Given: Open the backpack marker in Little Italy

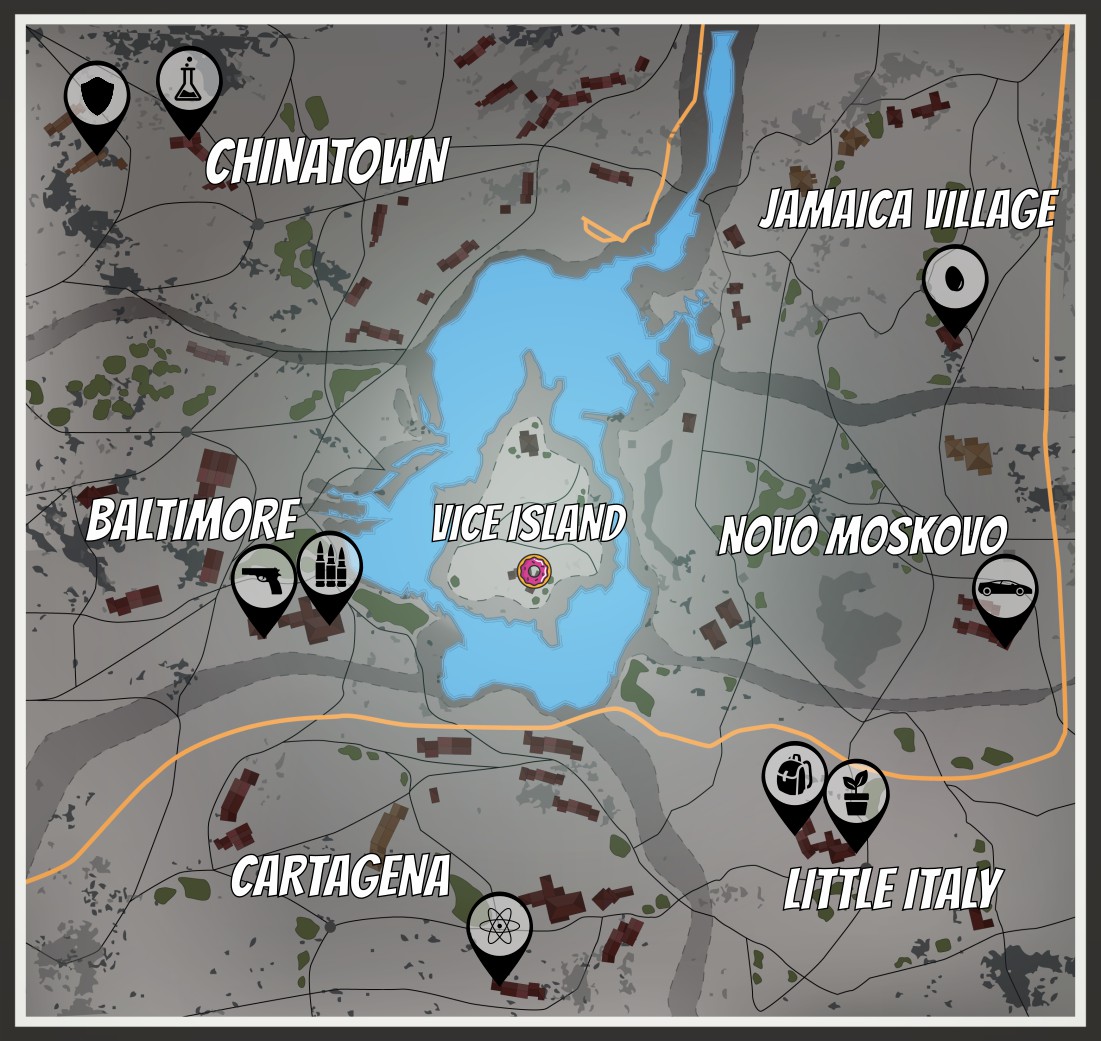Looking at the screenshot, I should tap(795, 777).
